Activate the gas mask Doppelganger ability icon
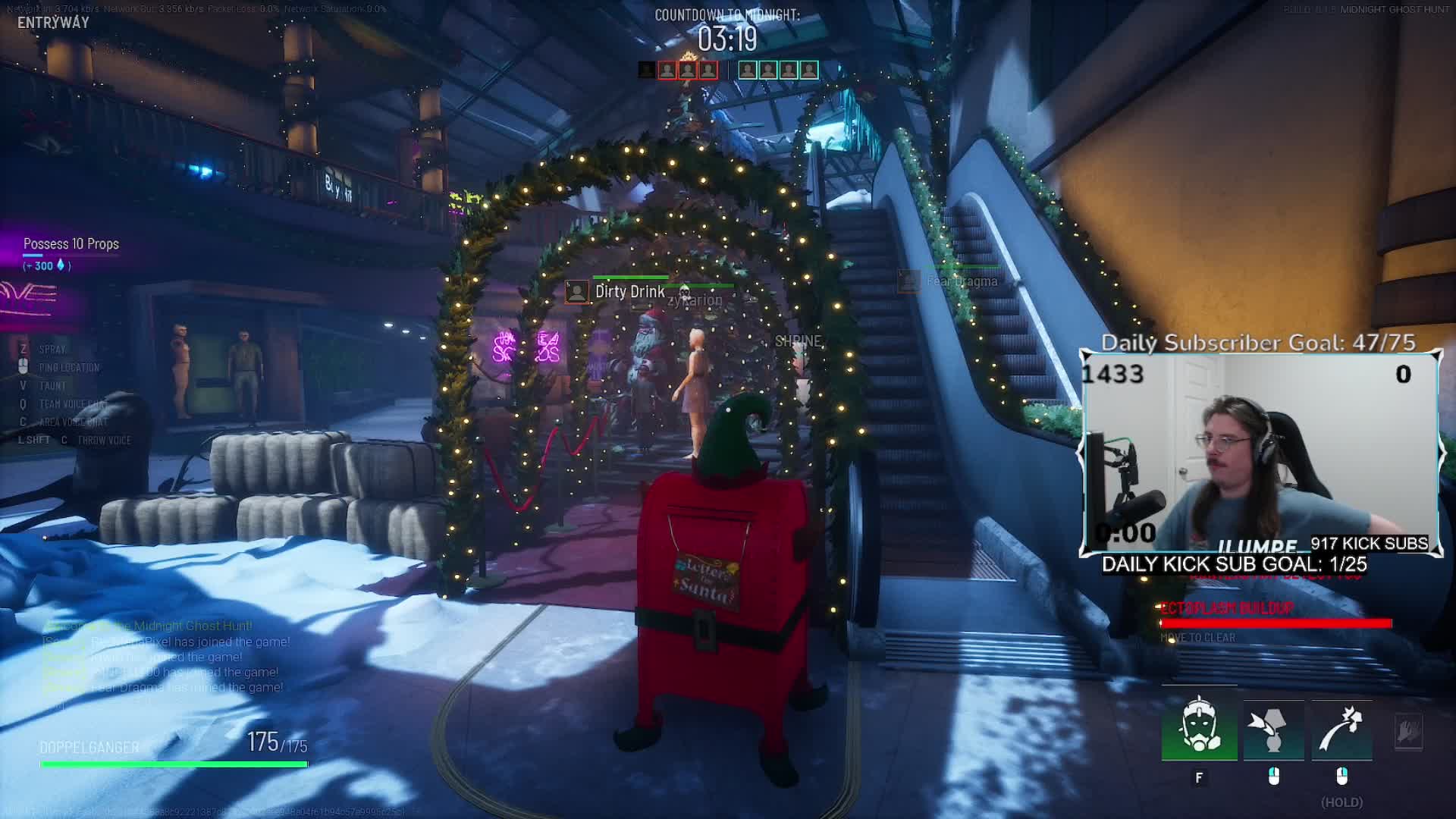The image size is (1456, 819). (x=1199, y=726)
